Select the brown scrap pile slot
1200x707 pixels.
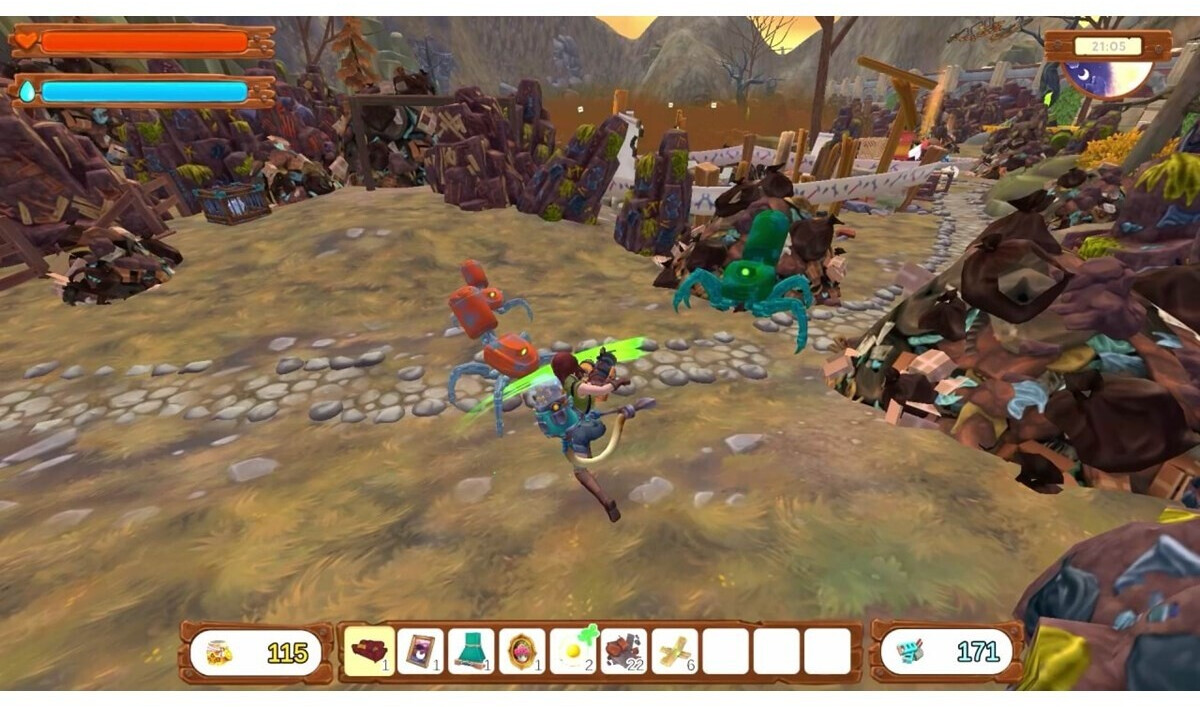(624, 651)
